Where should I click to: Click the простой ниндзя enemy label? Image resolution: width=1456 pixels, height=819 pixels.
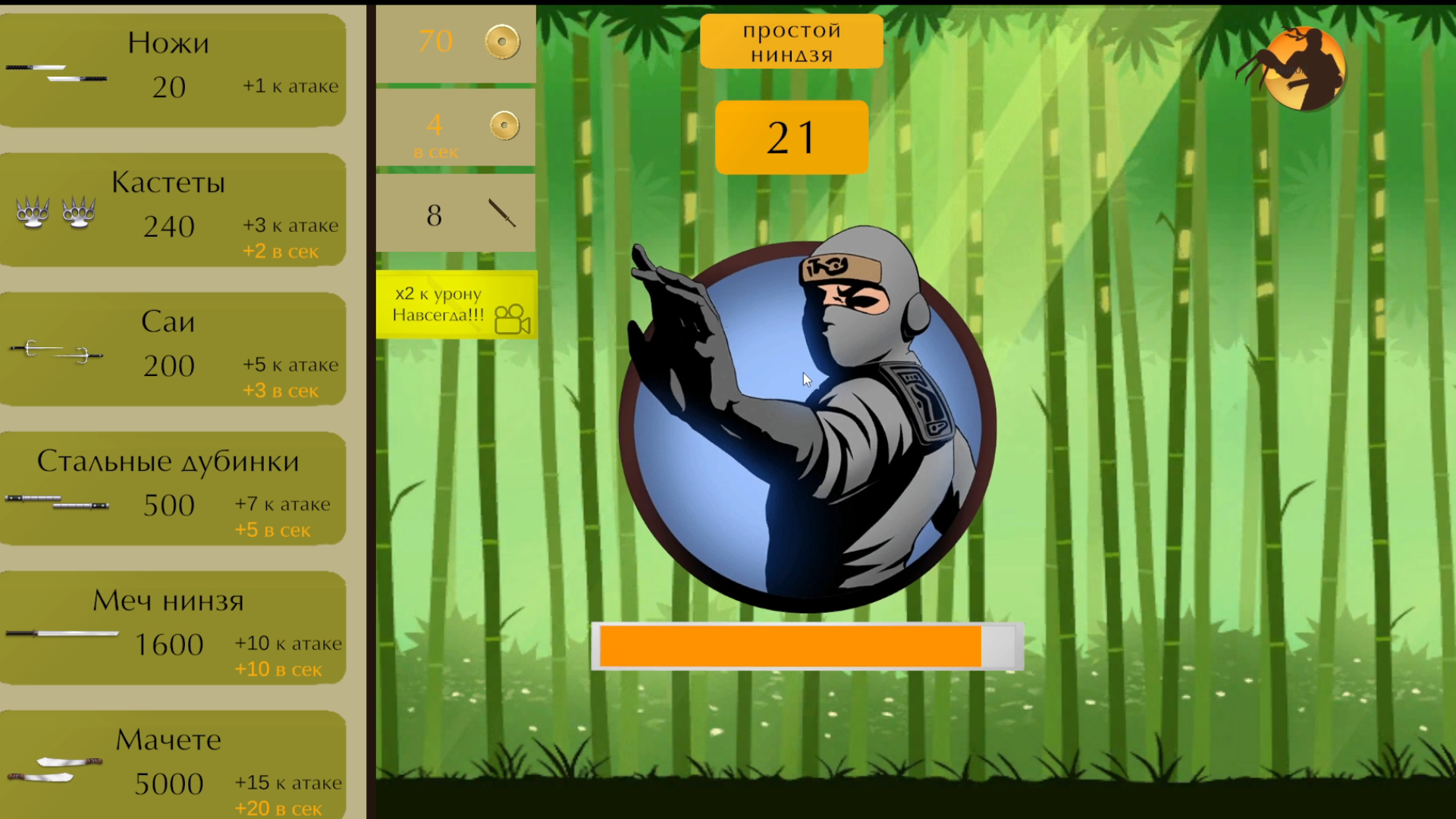point(792,41)
